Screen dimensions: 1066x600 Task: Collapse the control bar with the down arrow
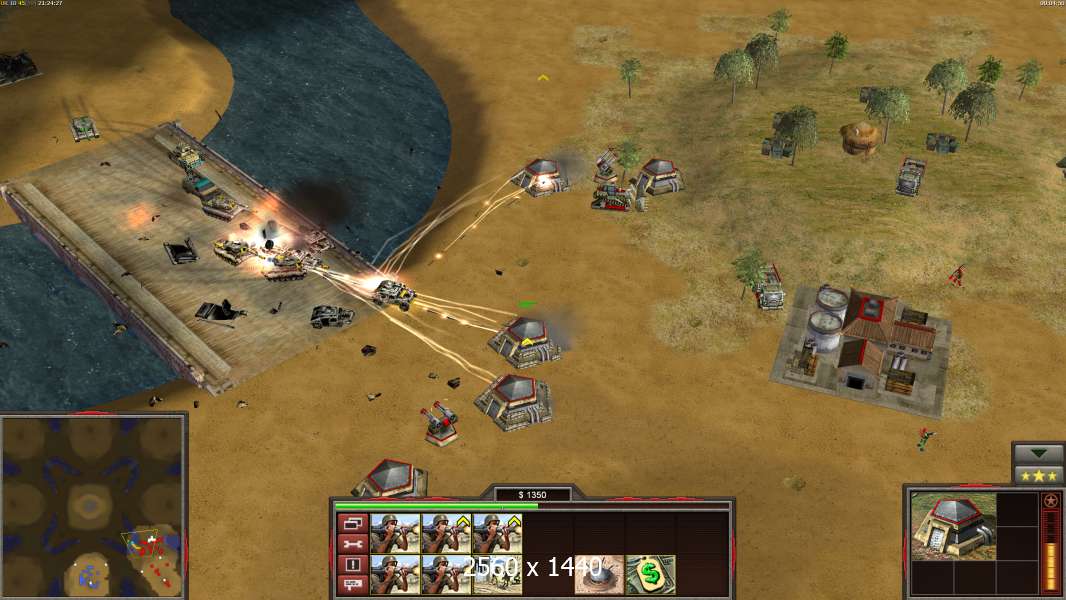1038,454
